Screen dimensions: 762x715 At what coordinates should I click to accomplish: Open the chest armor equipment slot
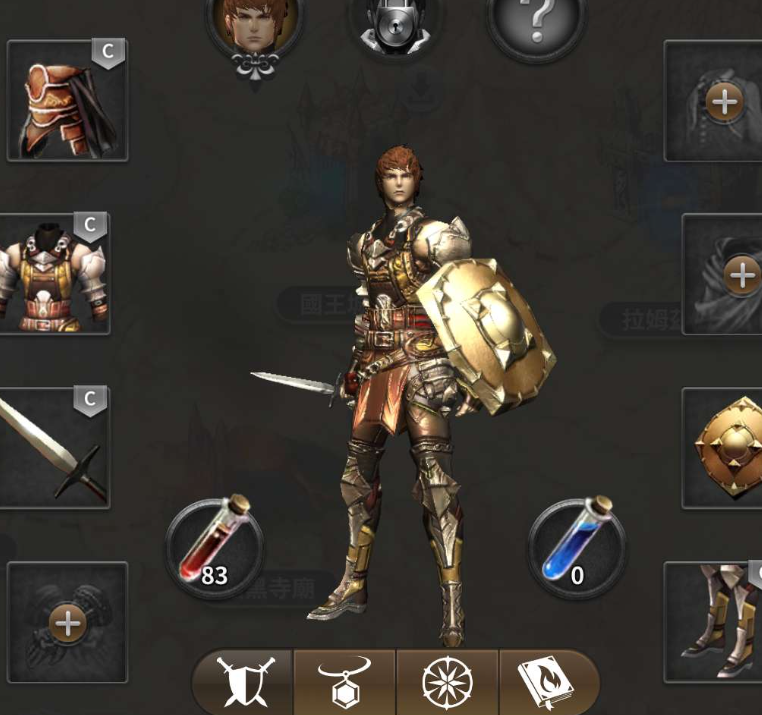click(55, 273)
